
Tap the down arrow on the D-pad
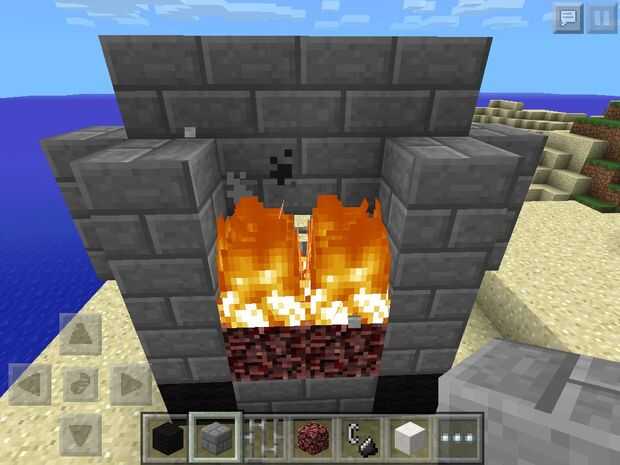[80, 432]
